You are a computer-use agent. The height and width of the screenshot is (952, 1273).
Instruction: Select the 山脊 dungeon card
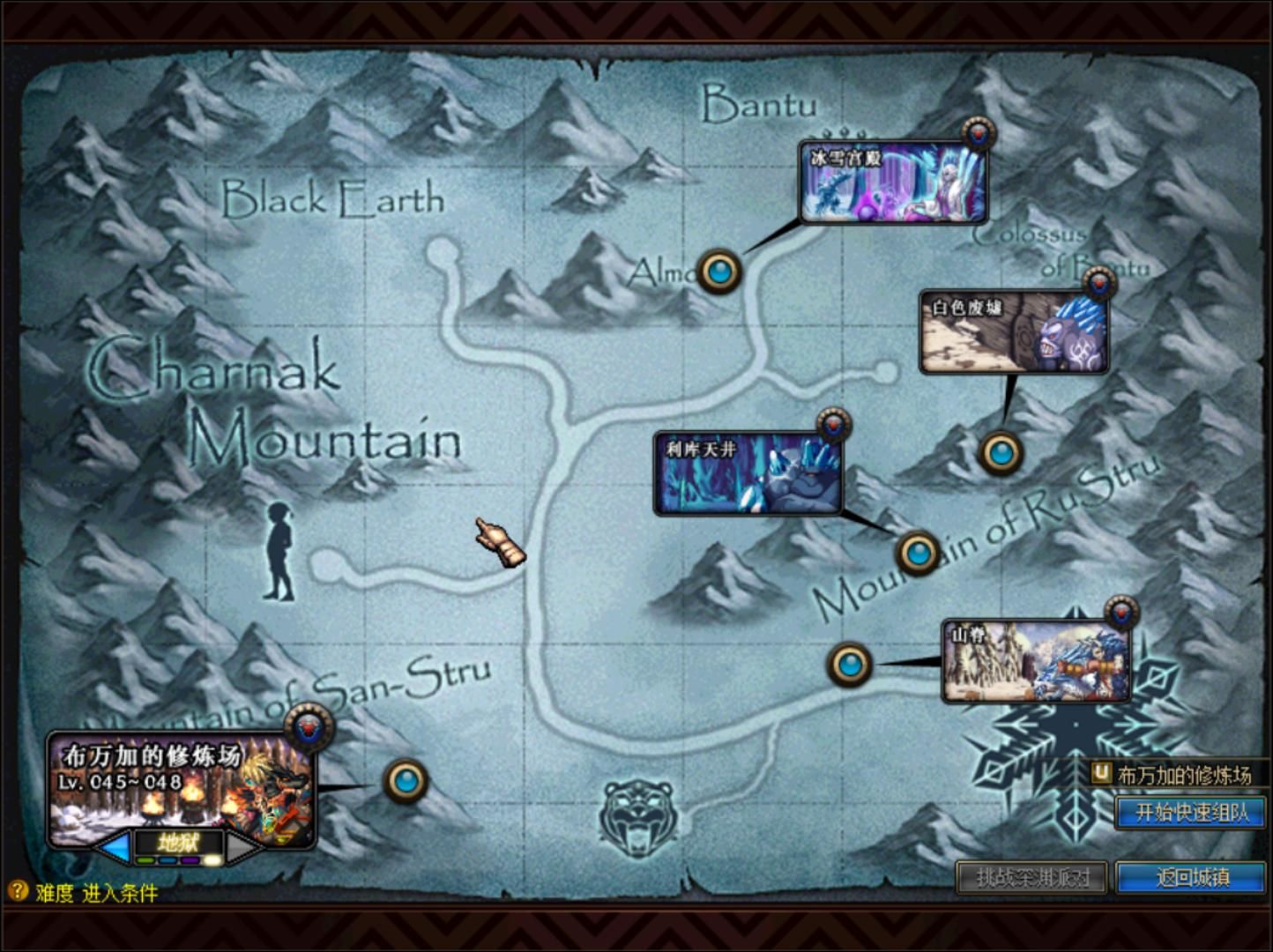pyautogui.click(x=1035, y=661)
